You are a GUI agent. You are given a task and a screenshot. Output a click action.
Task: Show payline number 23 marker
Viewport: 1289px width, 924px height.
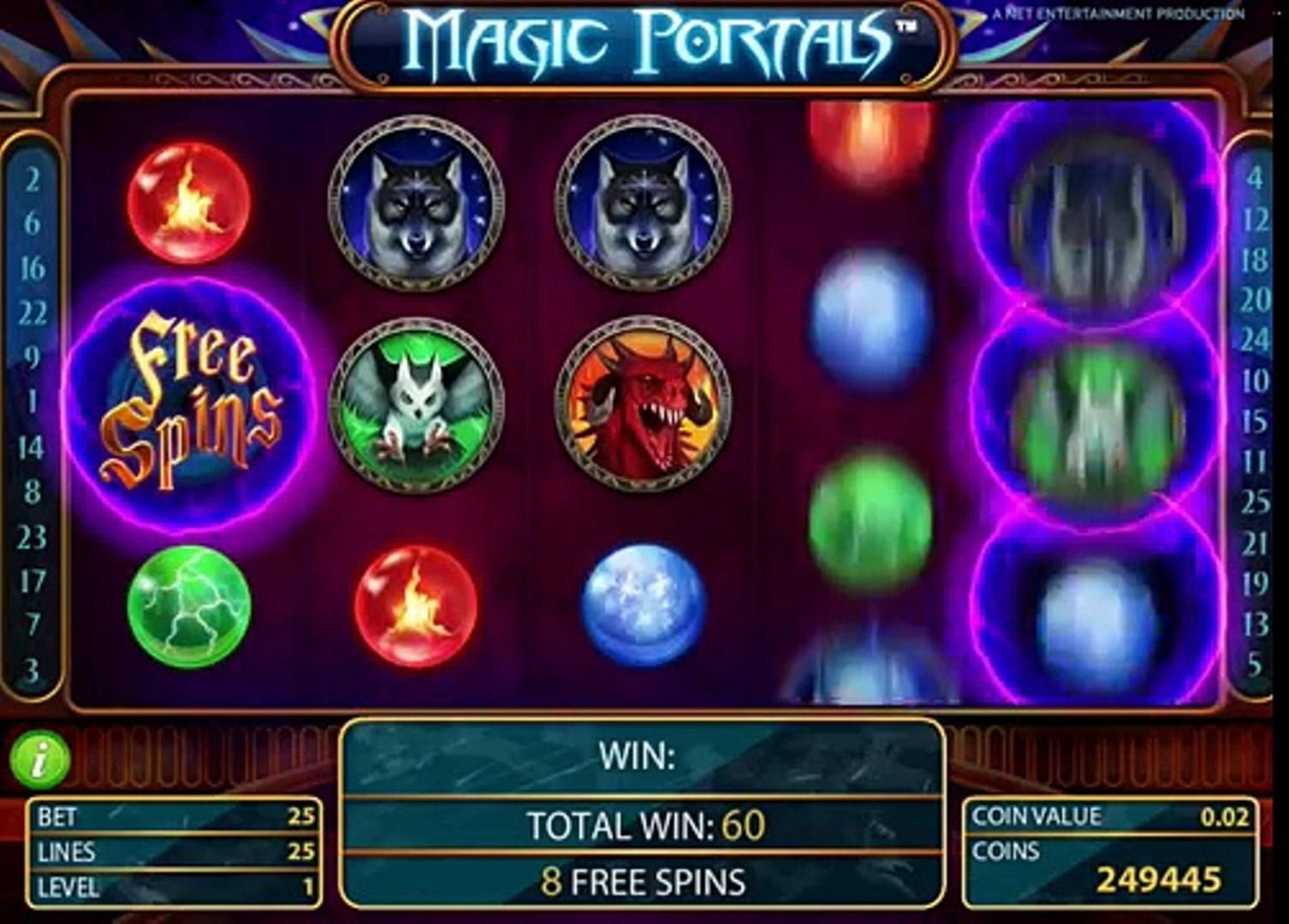coord(33,537)
